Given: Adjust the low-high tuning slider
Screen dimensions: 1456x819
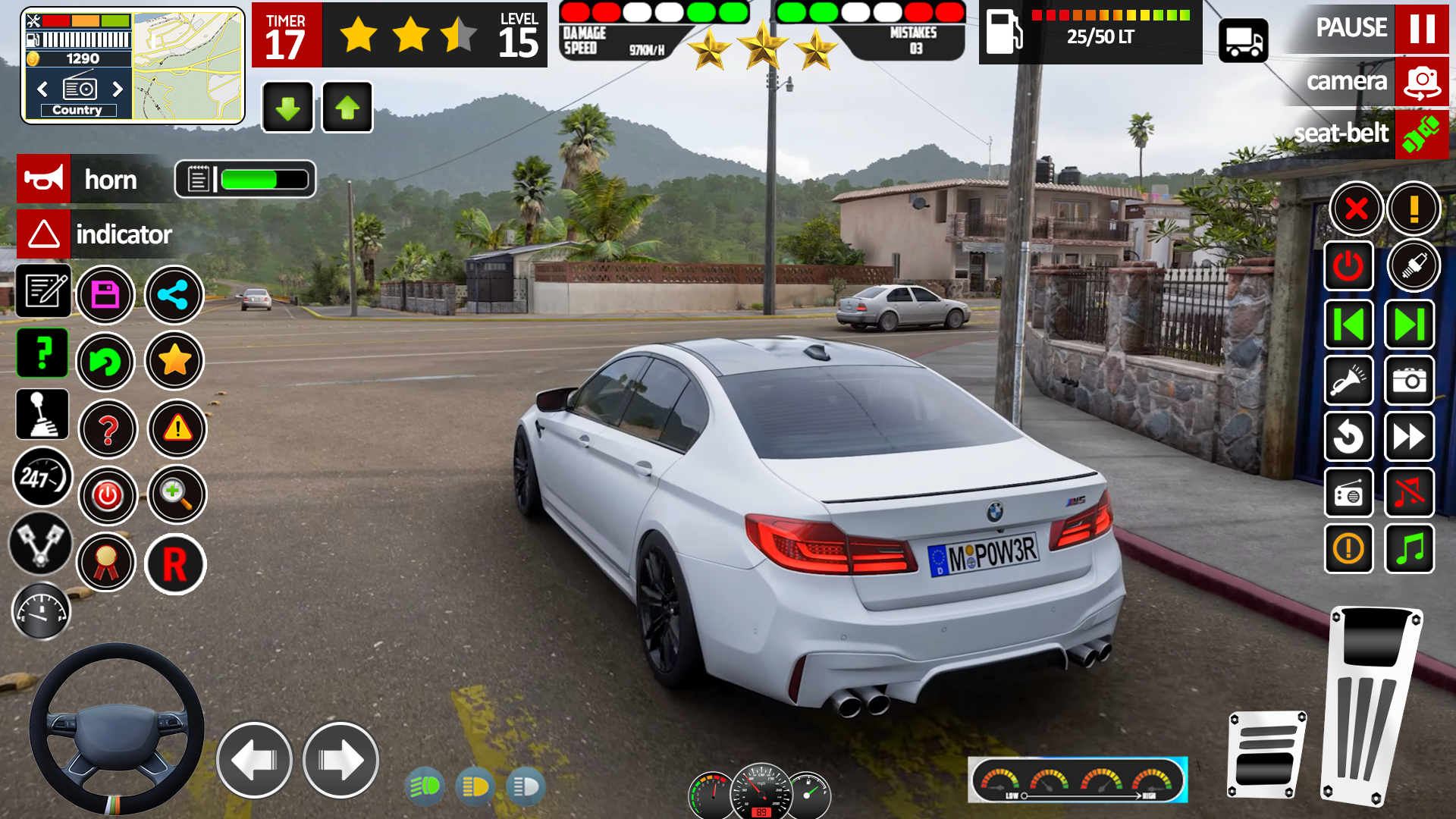Looking at the screenshot, I should [x=1077, y=796].
